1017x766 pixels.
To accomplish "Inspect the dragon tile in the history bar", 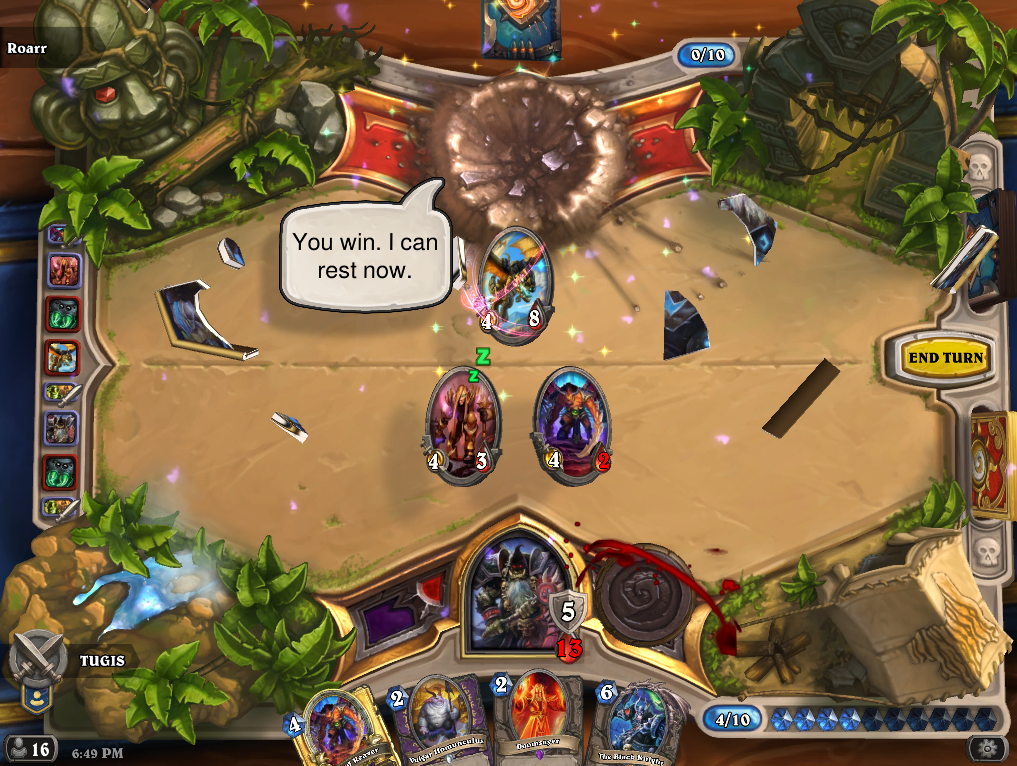I will [x=61, y=357].
